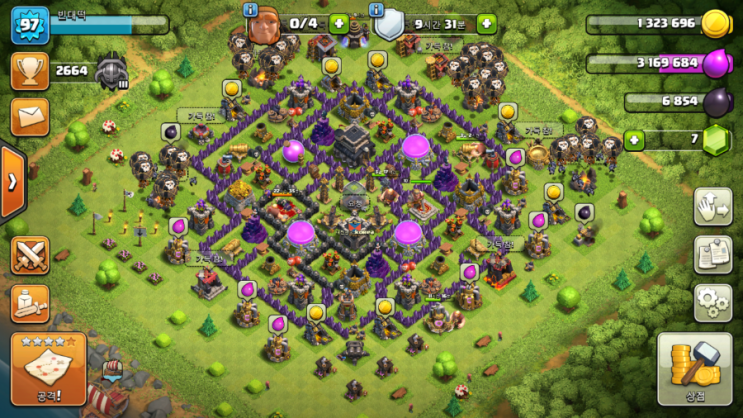Image resolution: width=743 pixels, height=418 pixels.
Task: Tap the small boat icon
Action: pos(113,374)
